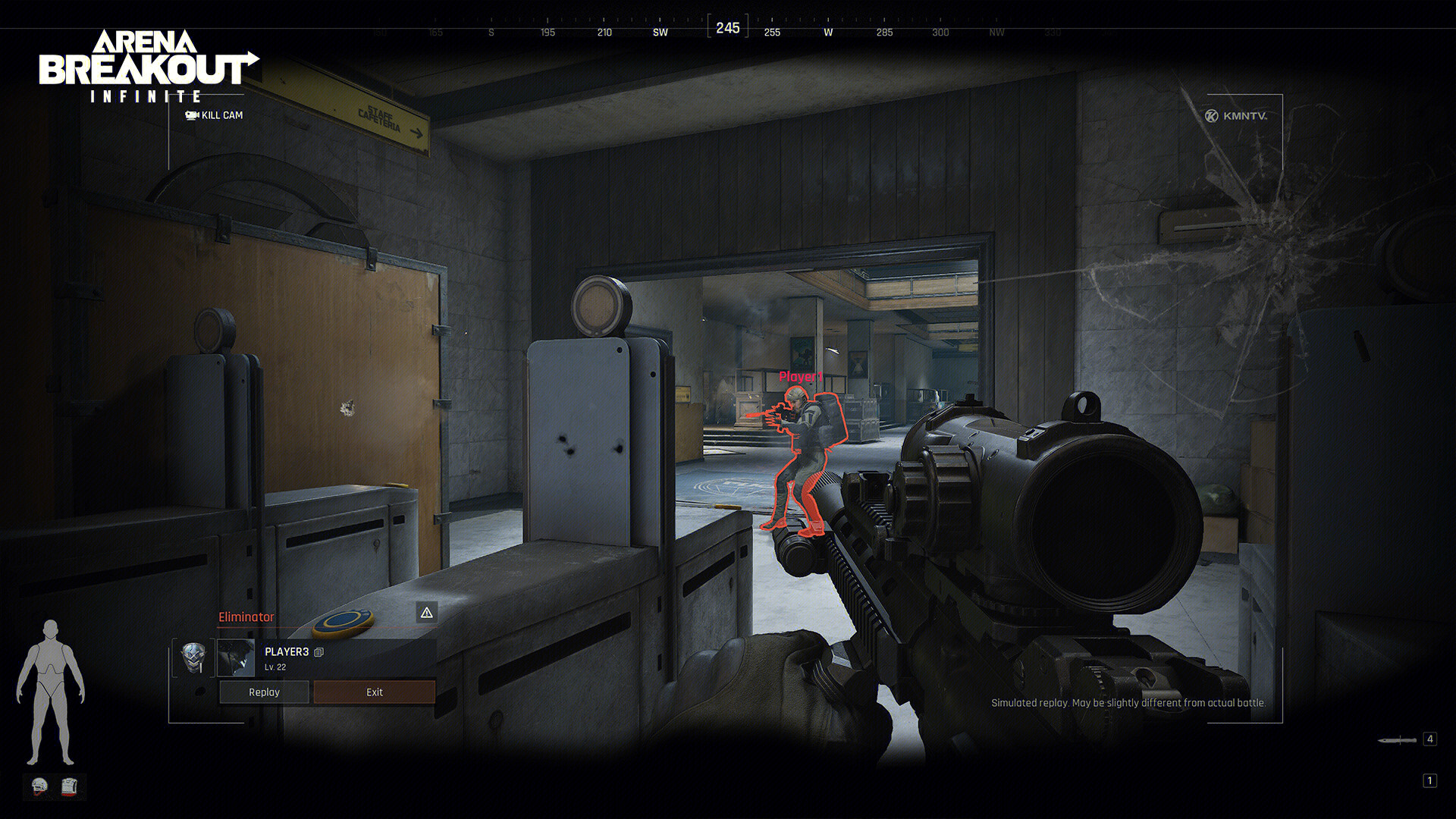Screen dimensions: 1456x819
Task: Copy PLAYER3's name with the copy icon
Action: pyautogui.click(x=319, y=652)
